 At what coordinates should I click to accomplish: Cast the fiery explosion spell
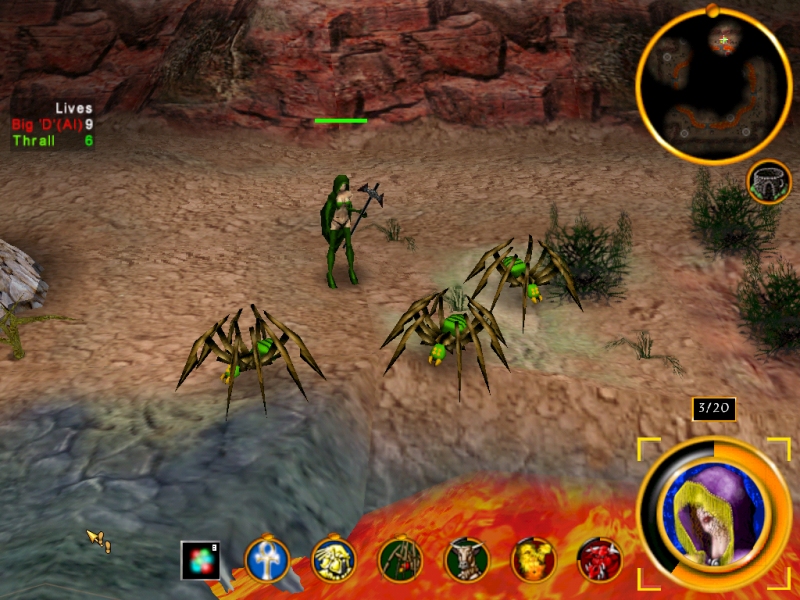[x=533, y=560]
